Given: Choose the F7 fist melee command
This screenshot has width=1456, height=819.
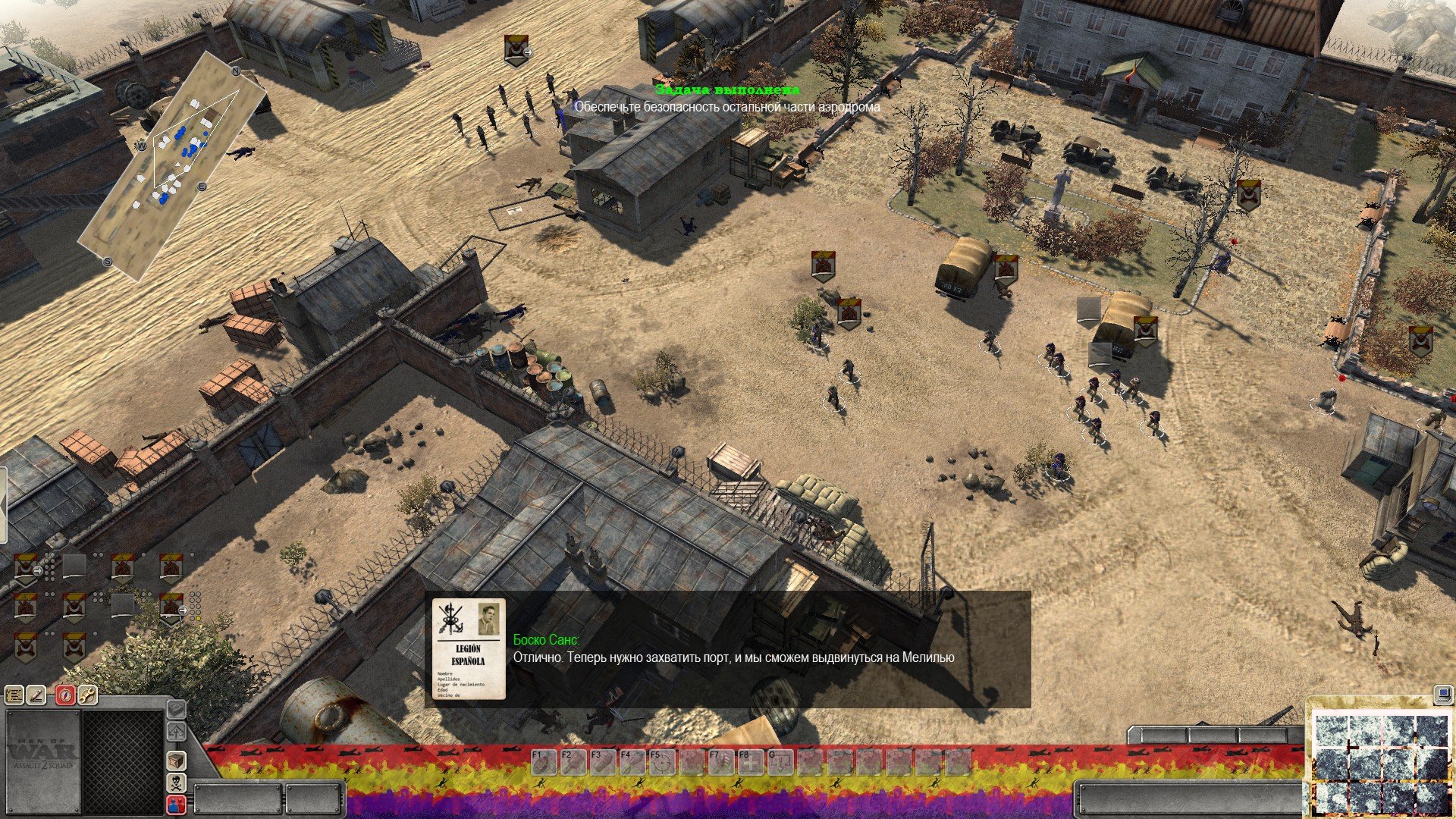Looking at the screenshot, I should pos(721,761).
